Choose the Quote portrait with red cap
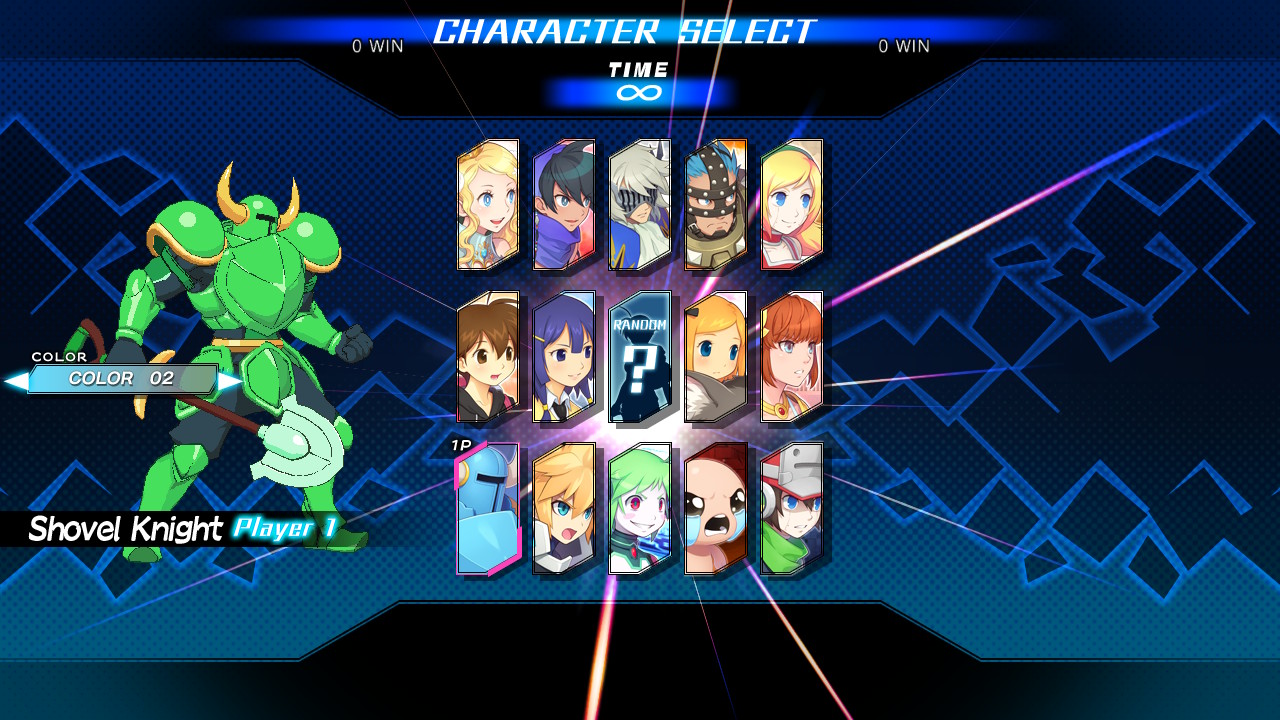1280x720 pixels. coord(792,509)
